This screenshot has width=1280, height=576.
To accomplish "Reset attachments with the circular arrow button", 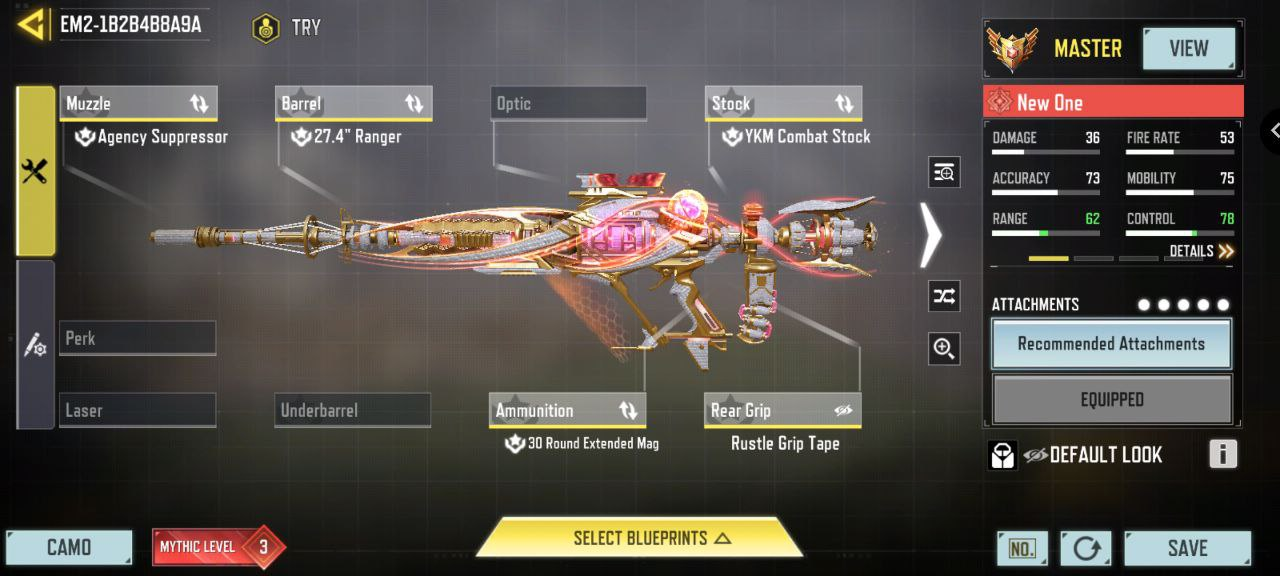I will (1085, 548).
